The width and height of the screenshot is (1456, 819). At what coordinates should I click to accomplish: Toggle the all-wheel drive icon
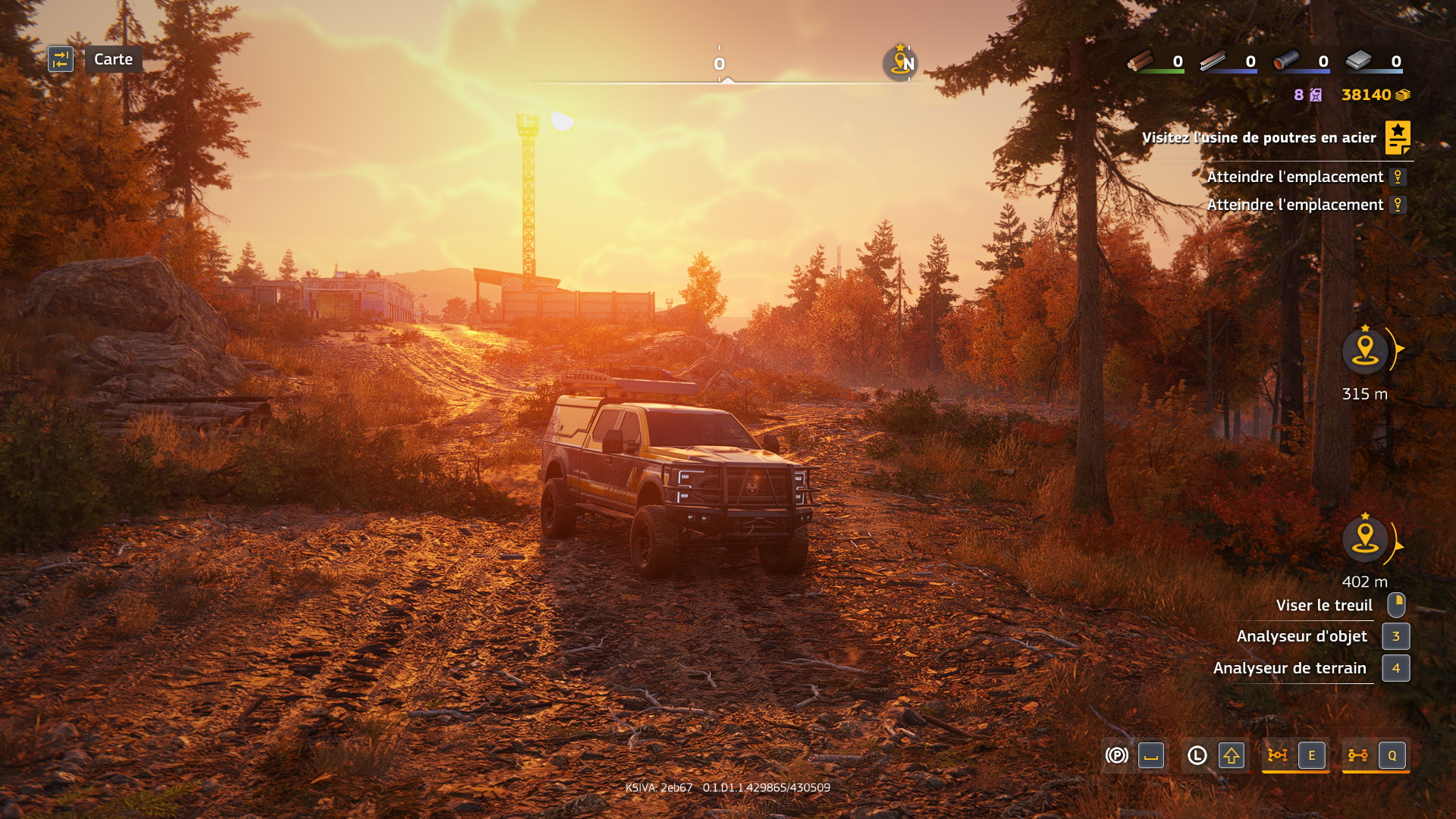(1357, 755)
